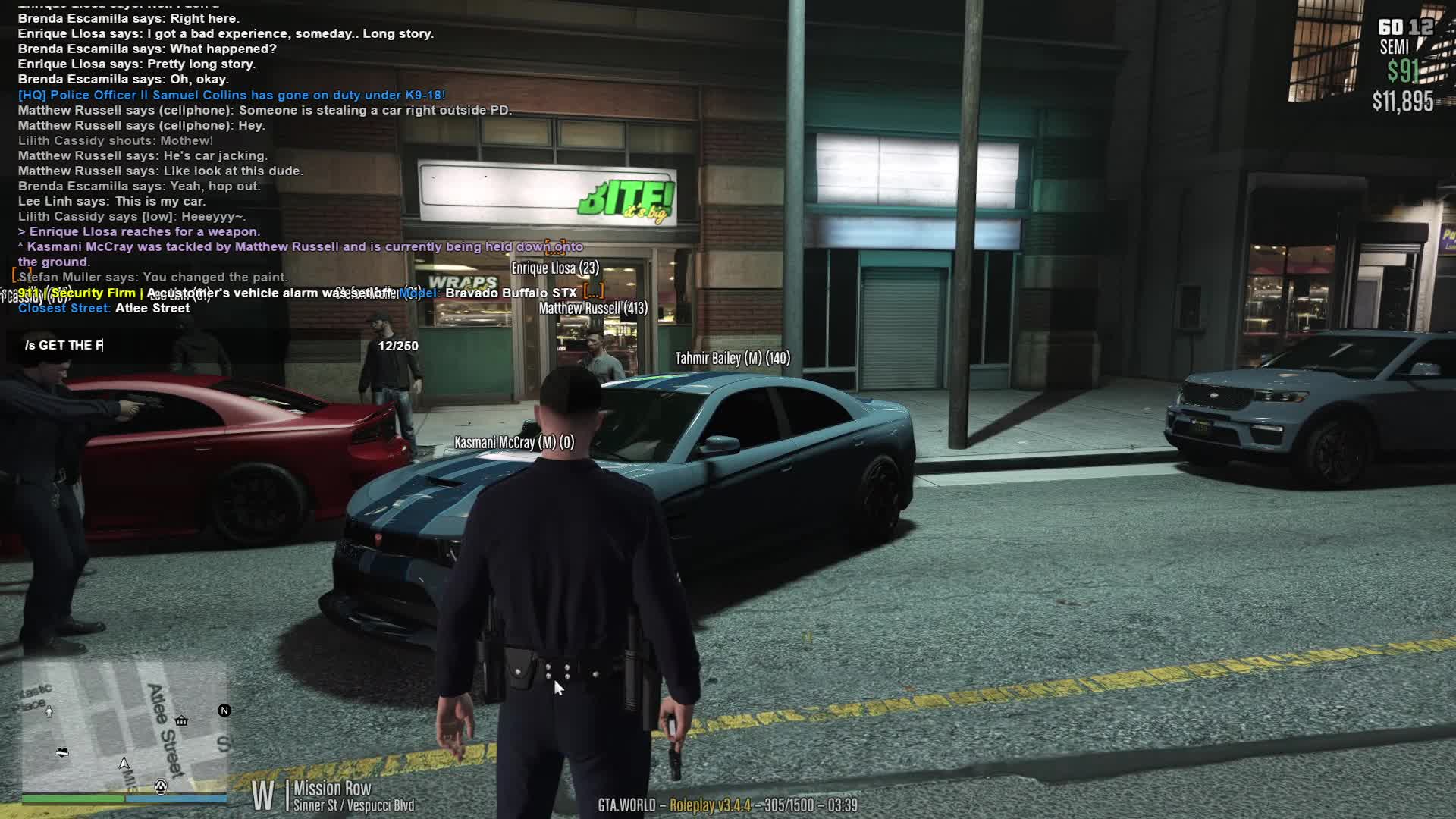Image resolution: width=1456 pixels, height=819 pixels.
Task: Click the minimap showing Atlee Street
Action: 124,728
